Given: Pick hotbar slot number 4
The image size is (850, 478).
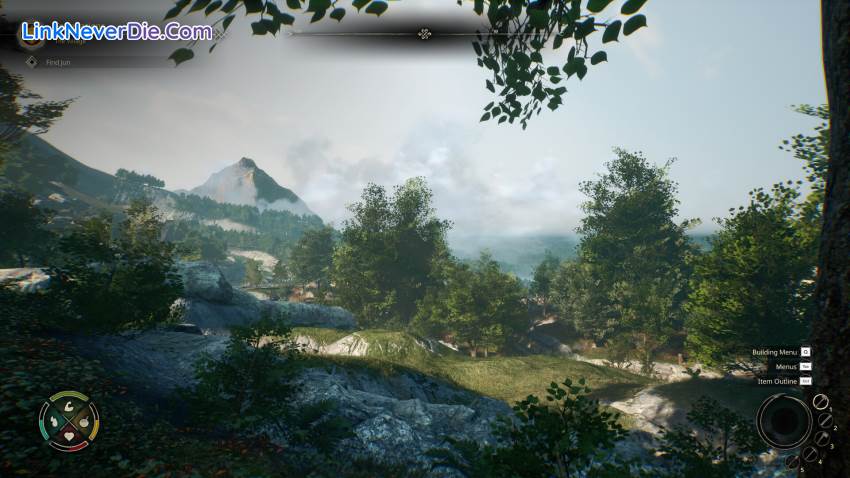Looking at the screenshot, I should (810, 455).
